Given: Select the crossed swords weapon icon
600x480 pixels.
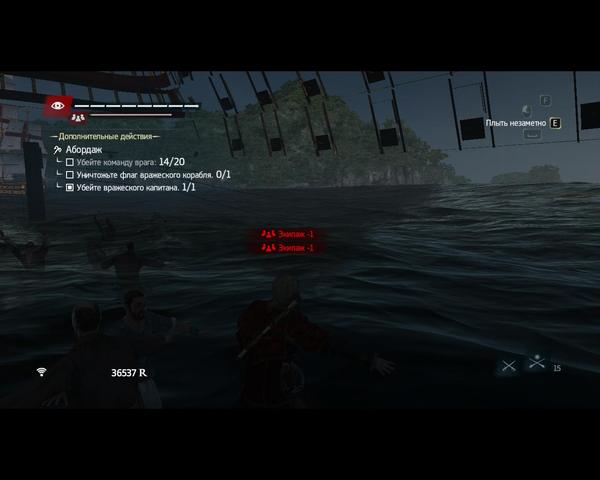Looking at the screenshot, I should click(508, 366).
